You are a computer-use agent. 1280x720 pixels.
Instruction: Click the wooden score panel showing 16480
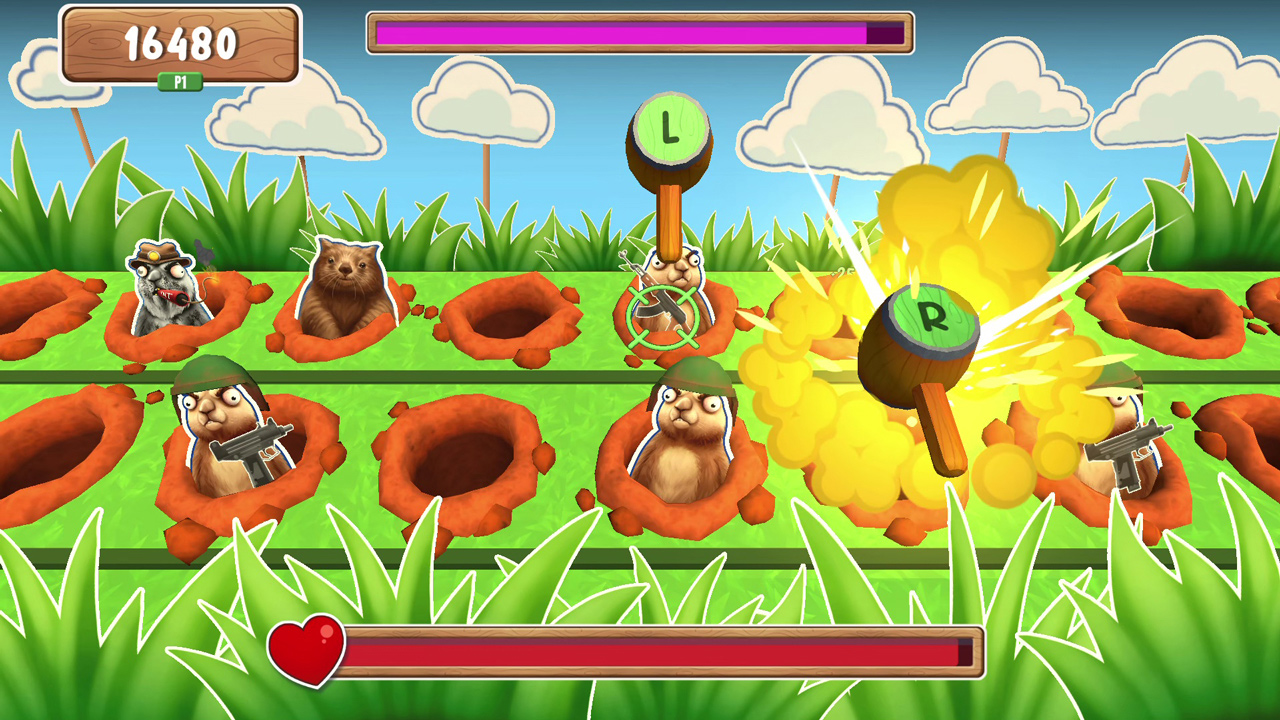pos(180,45)
